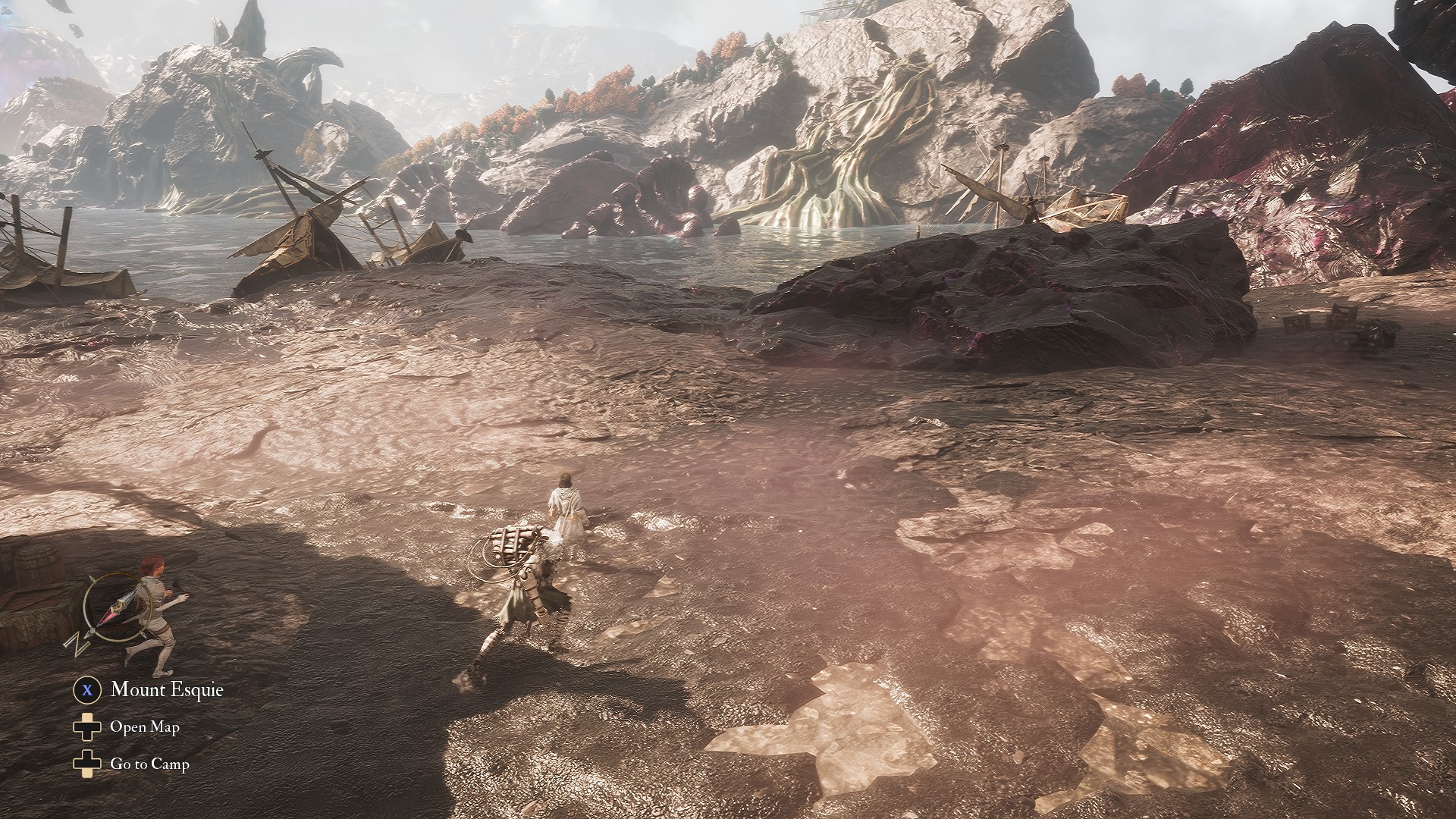This screenshot has width=1456, height=819.
Task: Open Map from the HUD label
Action: pos(144,726)
